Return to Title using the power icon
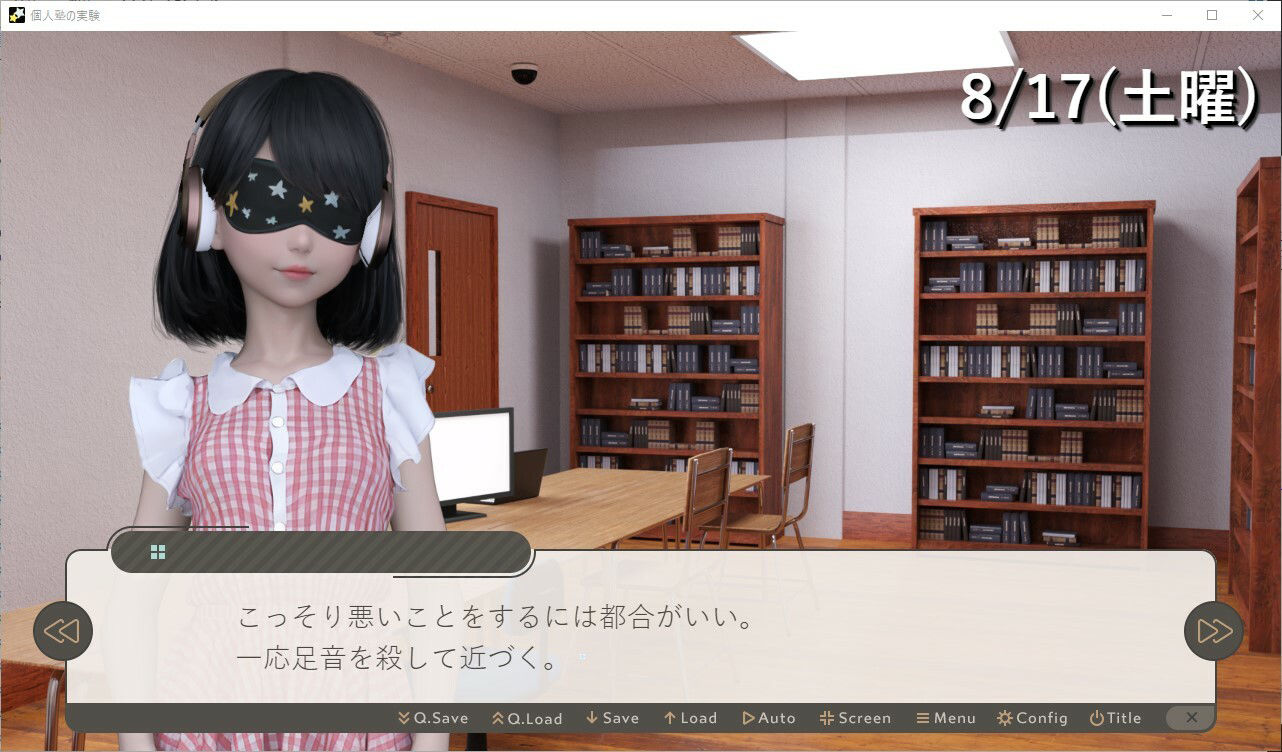The height and width of the screenshot is (752, 1282). click(x=1095, y=717)
